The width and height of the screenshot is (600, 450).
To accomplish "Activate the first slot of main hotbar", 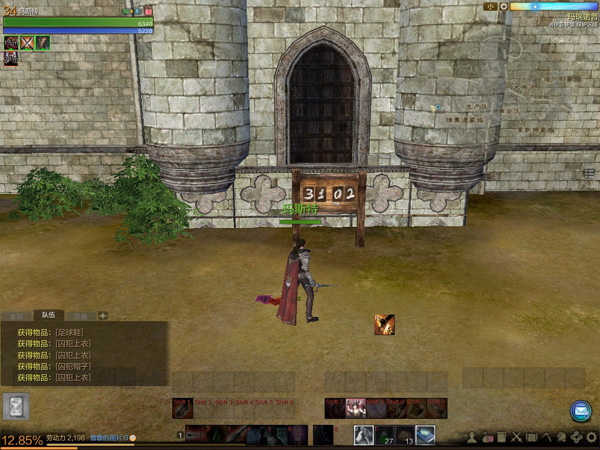I will click(197, 435).
